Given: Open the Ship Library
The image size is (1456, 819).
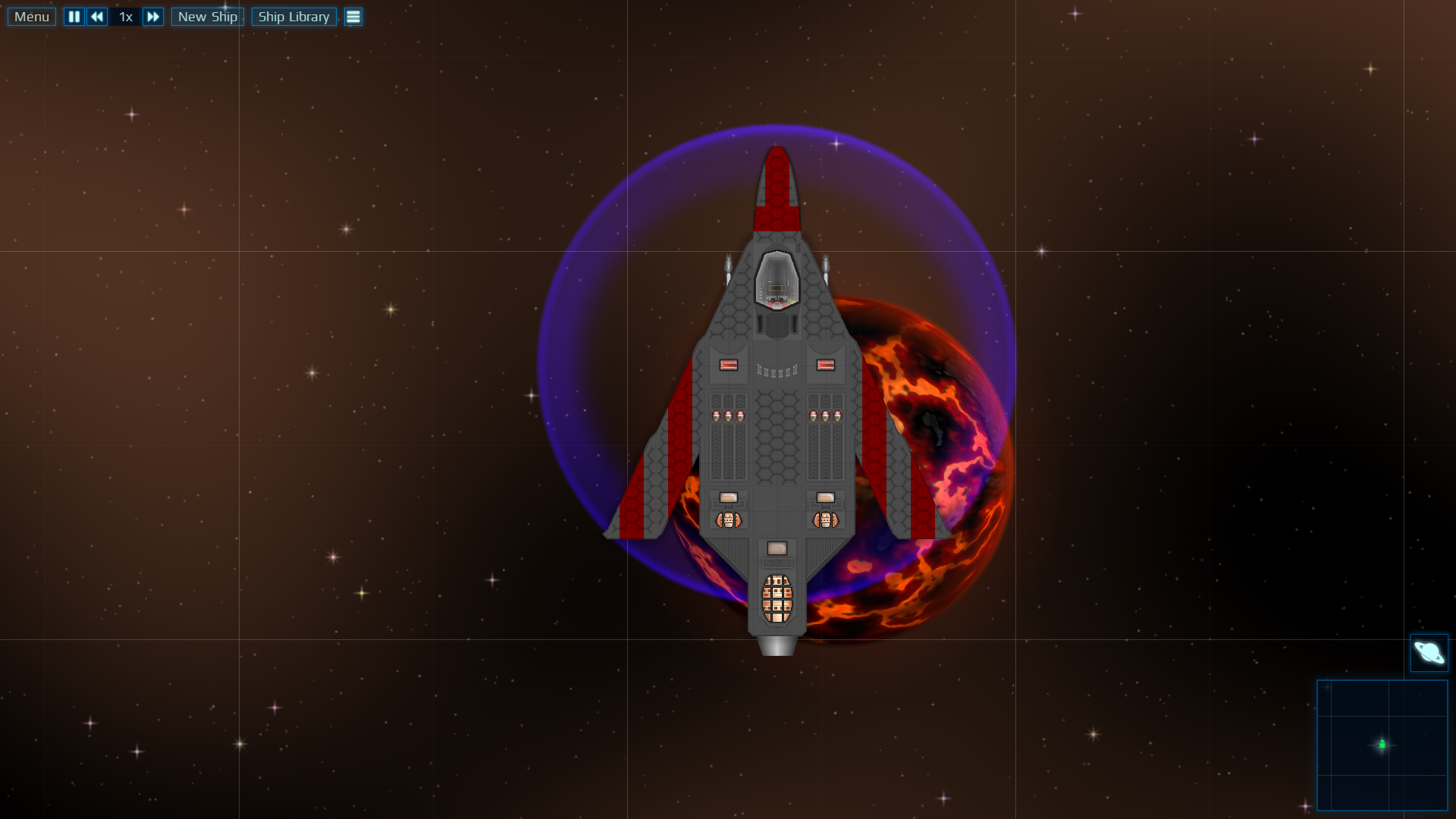Looking at the screenshot, I should [x=293, y=17].
